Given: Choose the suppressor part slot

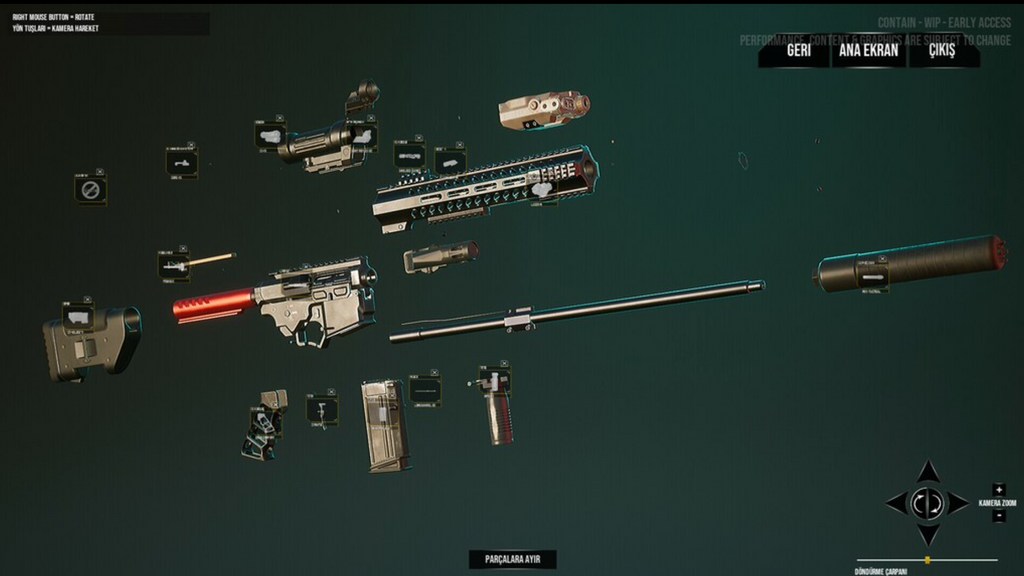Looking at the screenshot, I should pos(872,276).
